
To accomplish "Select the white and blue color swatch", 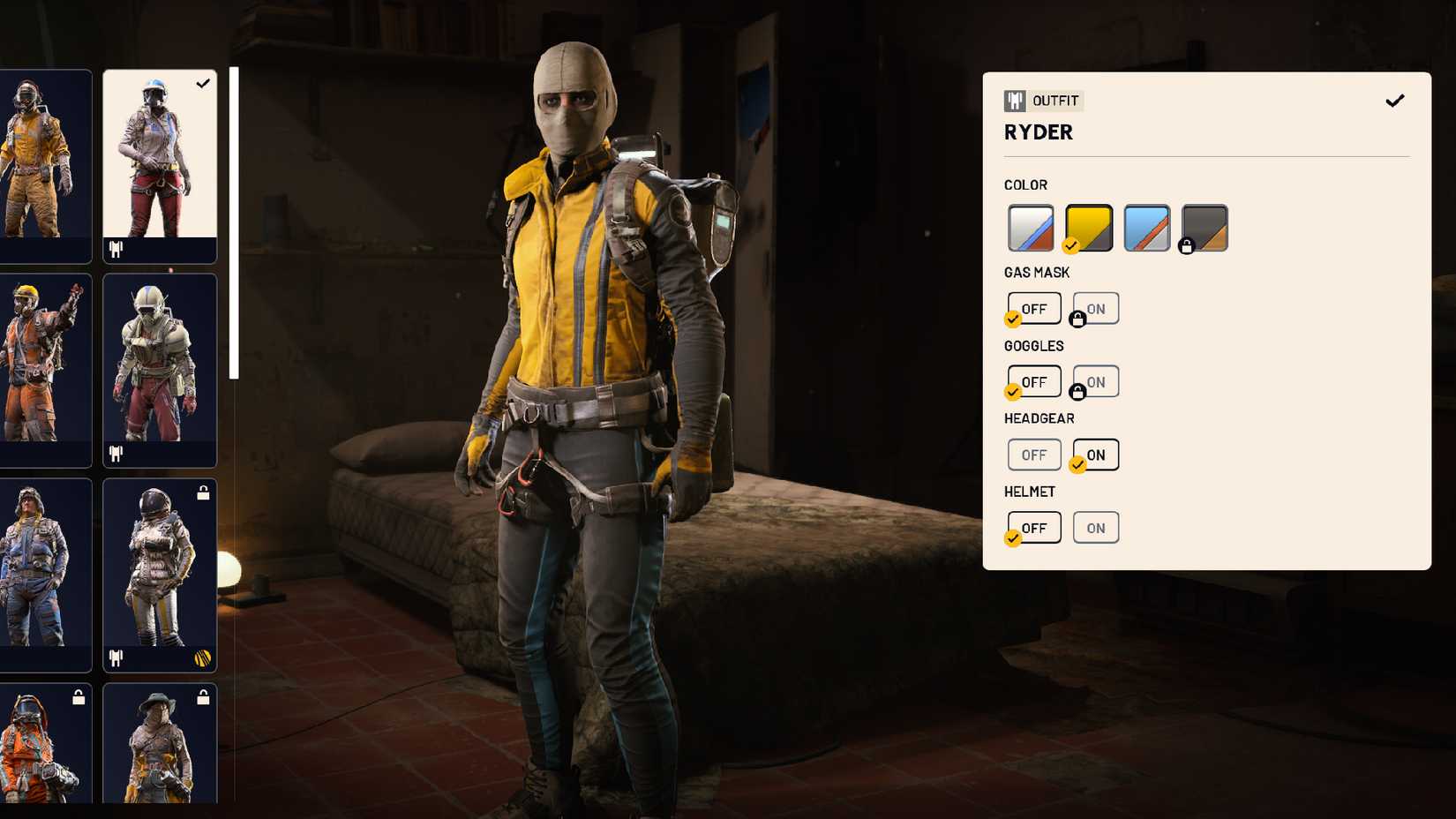I will click(1030, 226).
